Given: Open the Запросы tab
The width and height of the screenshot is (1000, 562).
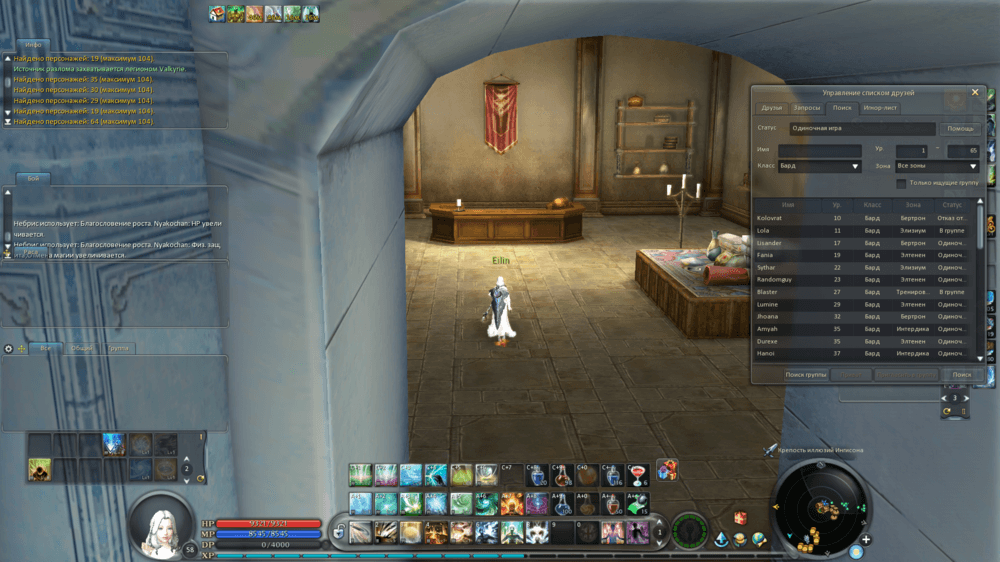Looking at the screenshot, I should coord(806,108).
